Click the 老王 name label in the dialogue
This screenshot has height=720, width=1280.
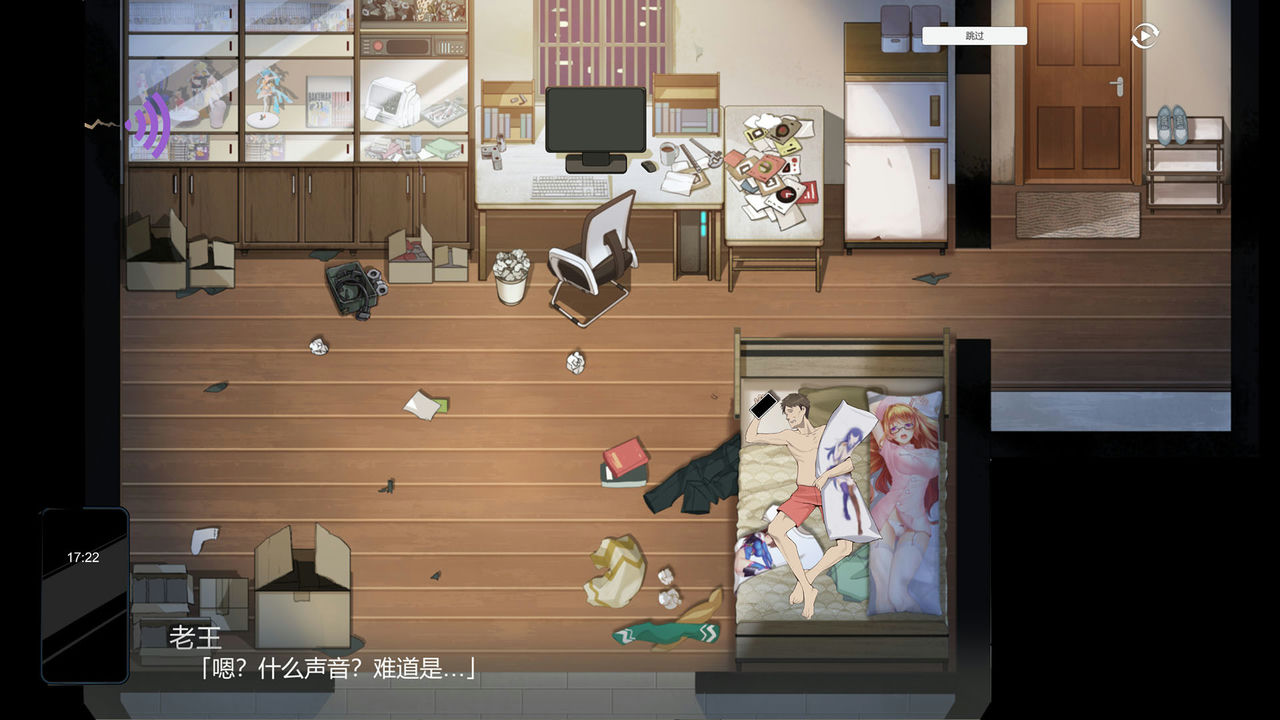(197, 638)
